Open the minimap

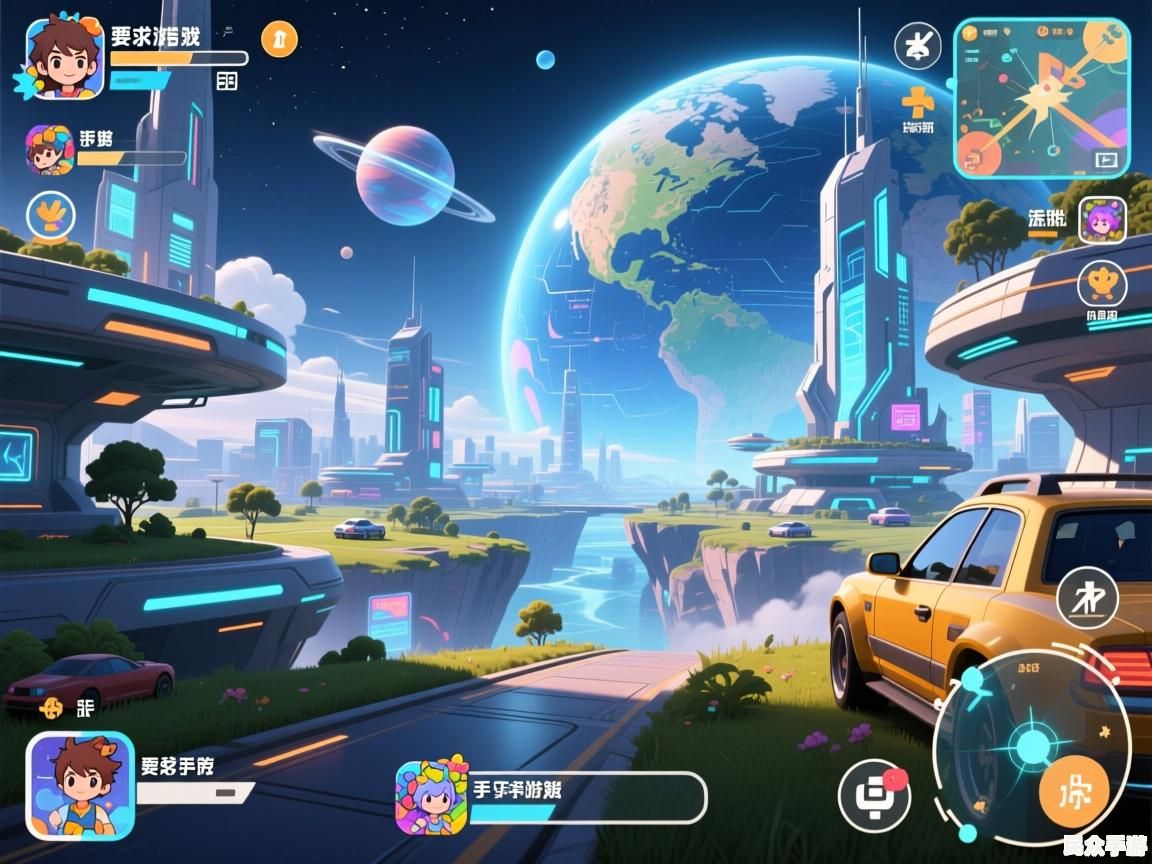tap(1041, 97)
